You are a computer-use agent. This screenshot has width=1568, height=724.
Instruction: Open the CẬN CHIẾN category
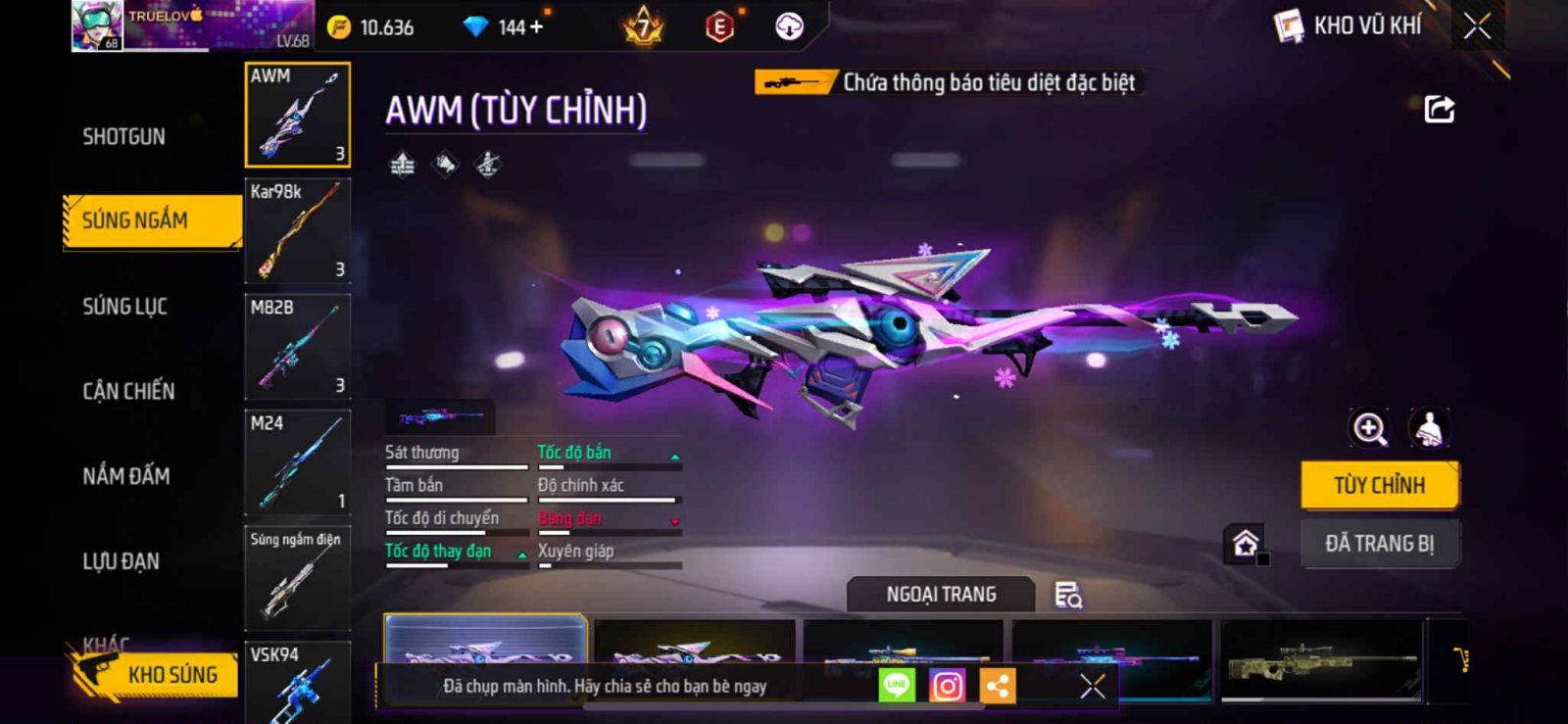[x=128, y=391]
